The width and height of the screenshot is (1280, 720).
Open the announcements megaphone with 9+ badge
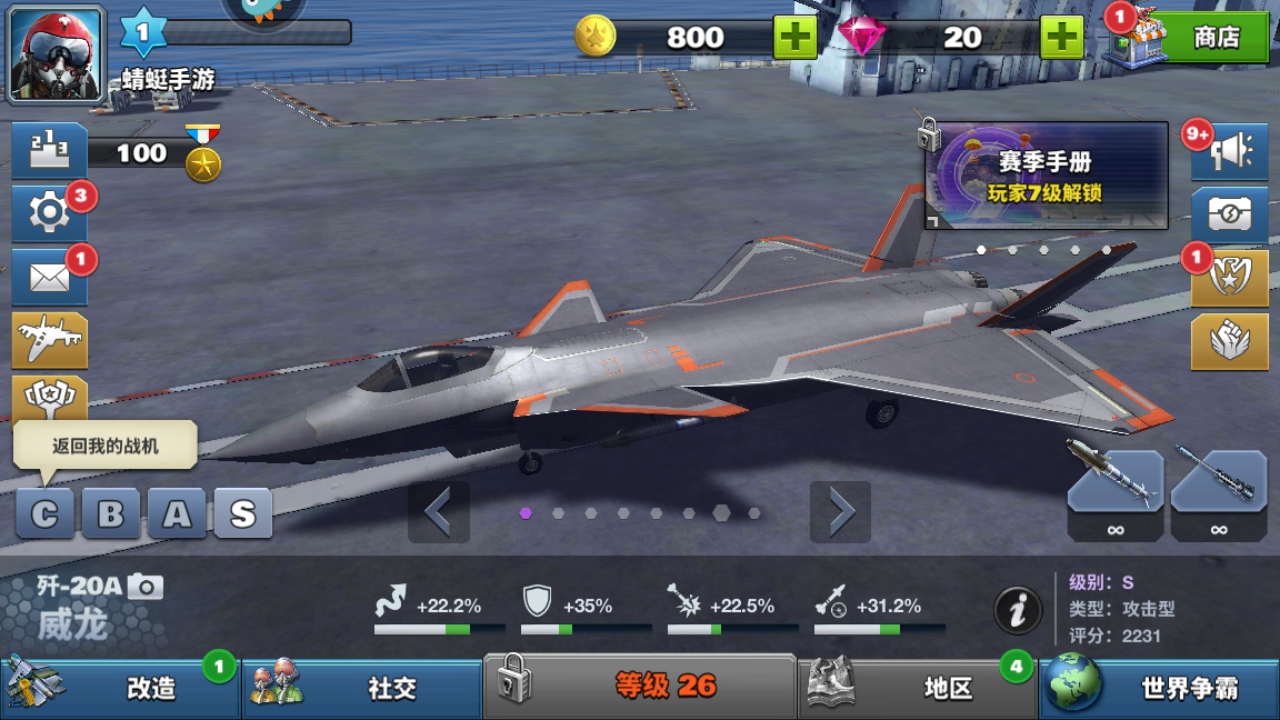[1230, 150]
